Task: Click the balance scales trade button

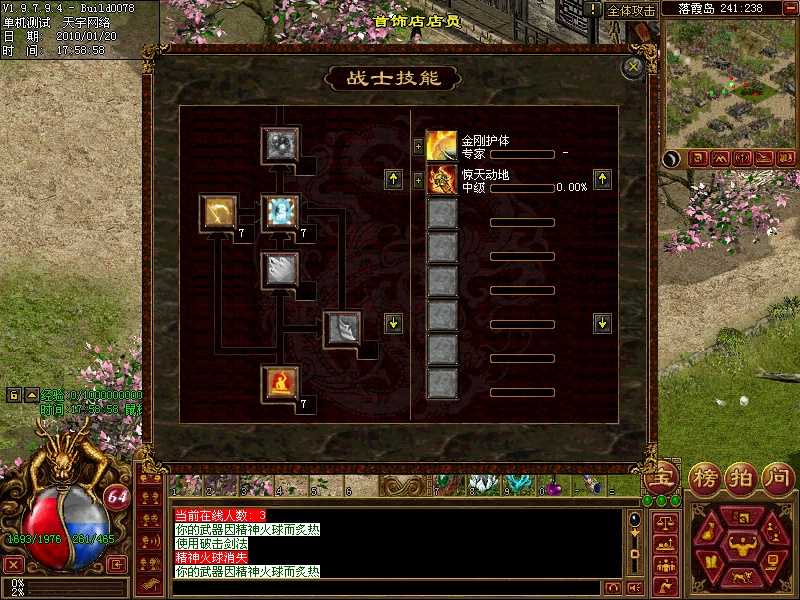Action: point(664,521)
